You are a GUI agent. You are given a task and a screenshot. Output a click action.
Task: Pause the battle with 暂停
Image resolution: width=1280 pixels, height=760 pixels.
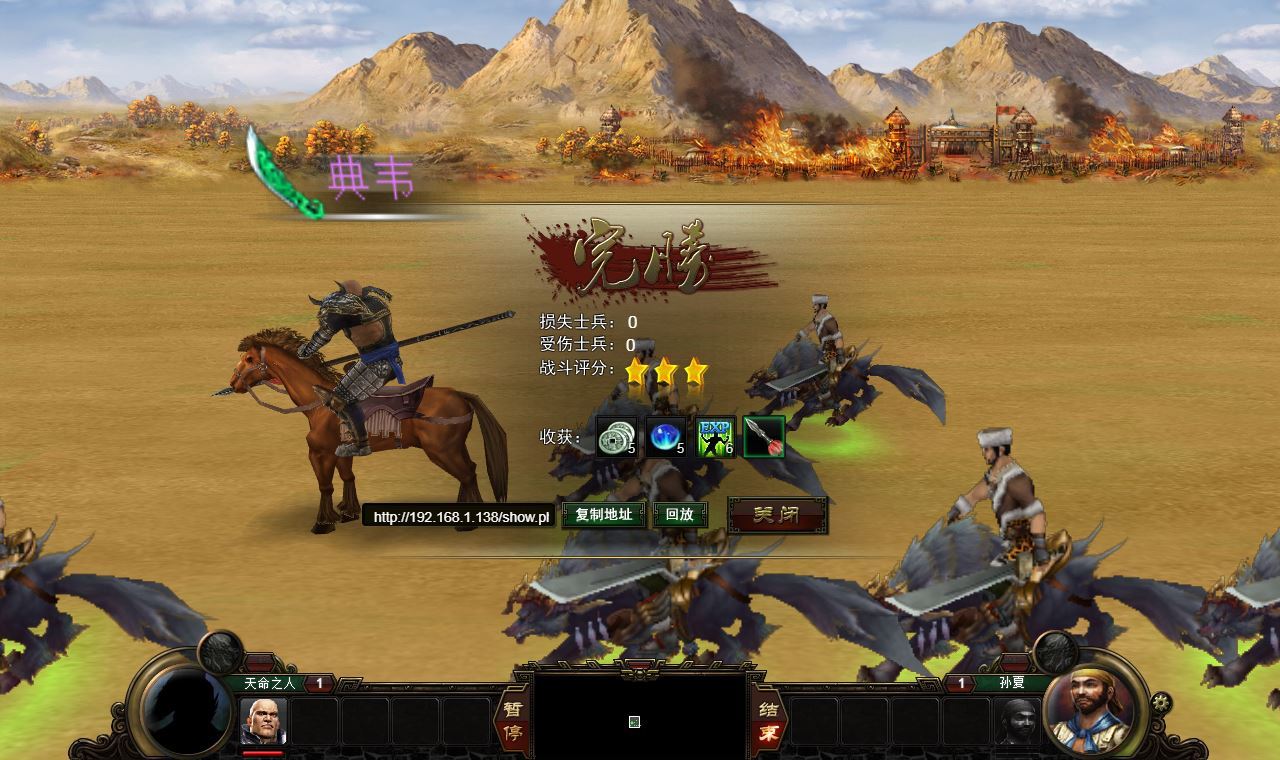click(x=512, y=721)
